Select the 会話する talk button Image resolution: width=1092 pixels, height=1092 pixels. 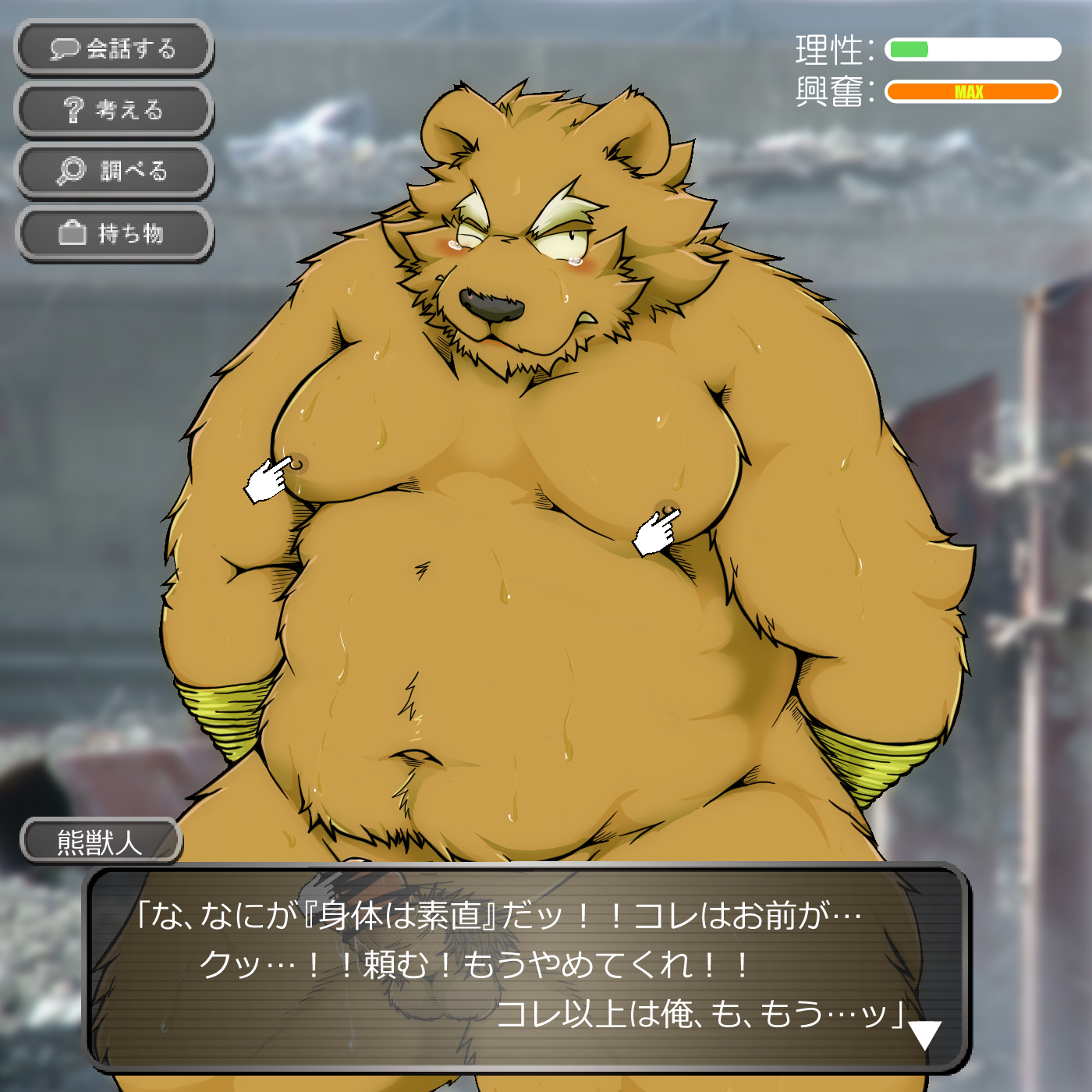[x=114, y=48]
